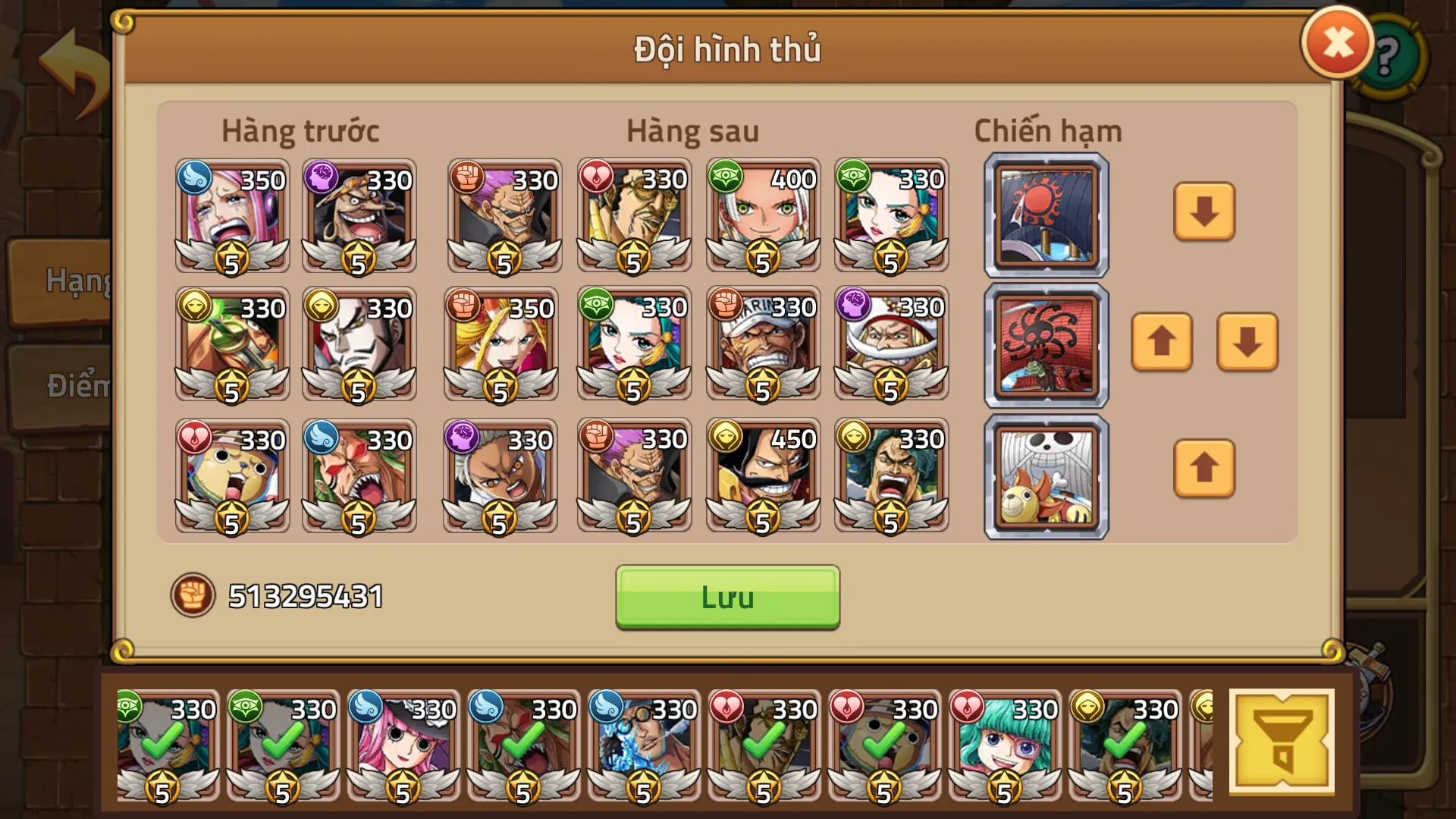The image size is (1456, 819).
Task: Select Whitebeard's portrait in the middle row
Action: tap(892, 345)
